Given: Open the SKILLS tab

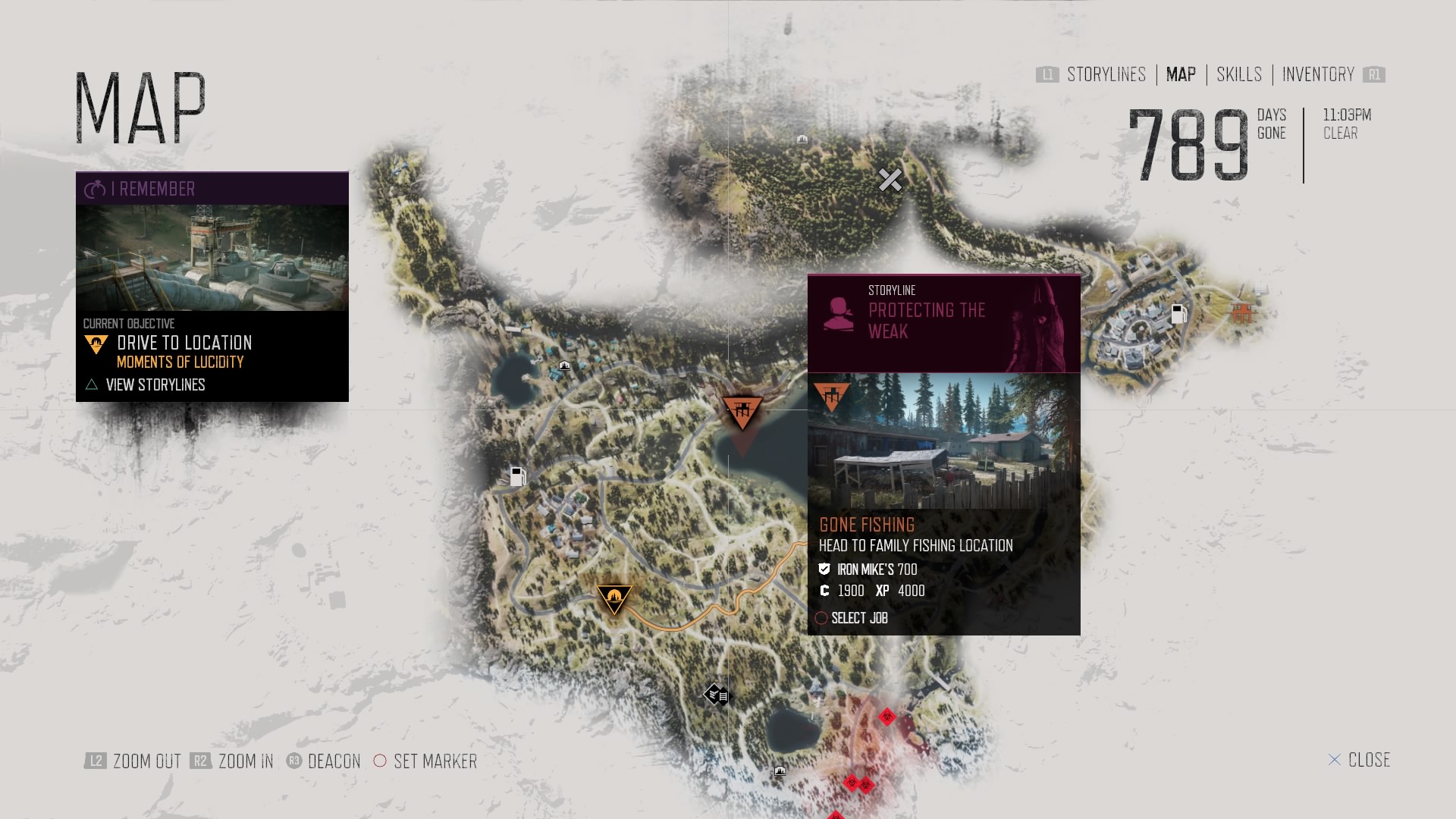Looking at the screenshot, I should [x=1238, y=74].
